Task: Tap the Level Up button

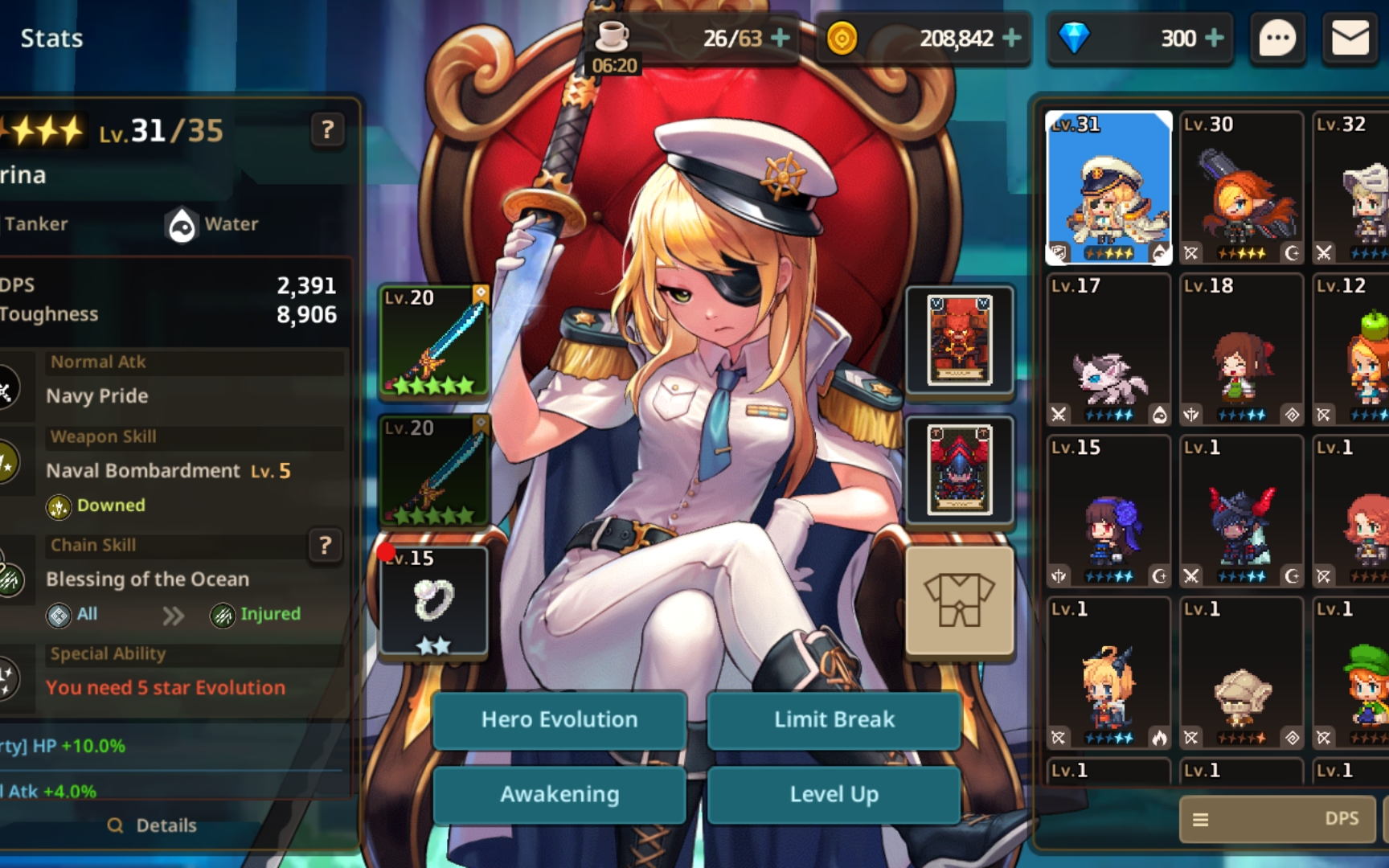Action: (x=834, y=794)
